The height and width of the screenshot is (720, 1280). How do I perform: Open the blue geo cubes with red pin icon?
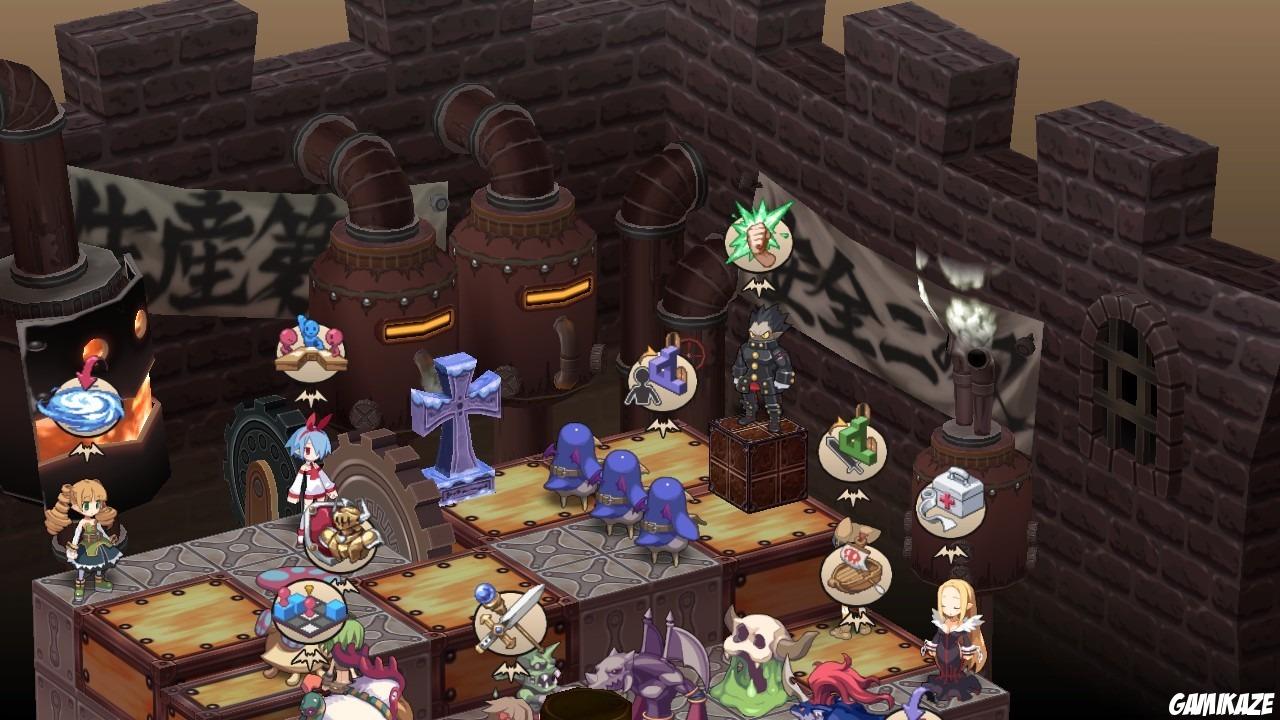point(310,607)
